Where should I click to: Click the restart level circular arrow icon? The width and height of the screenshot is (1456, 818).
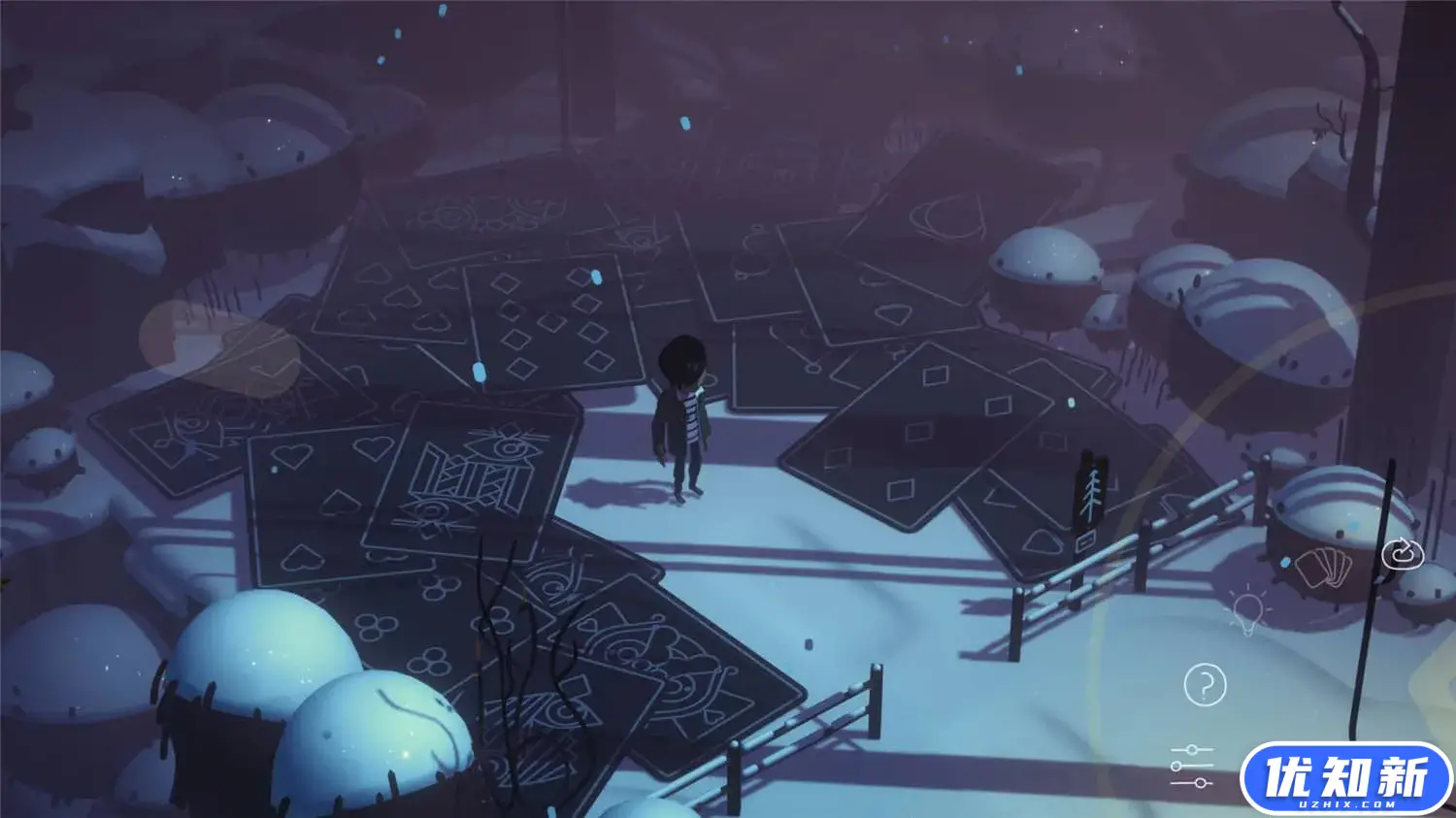click(x=1405, y=553)
